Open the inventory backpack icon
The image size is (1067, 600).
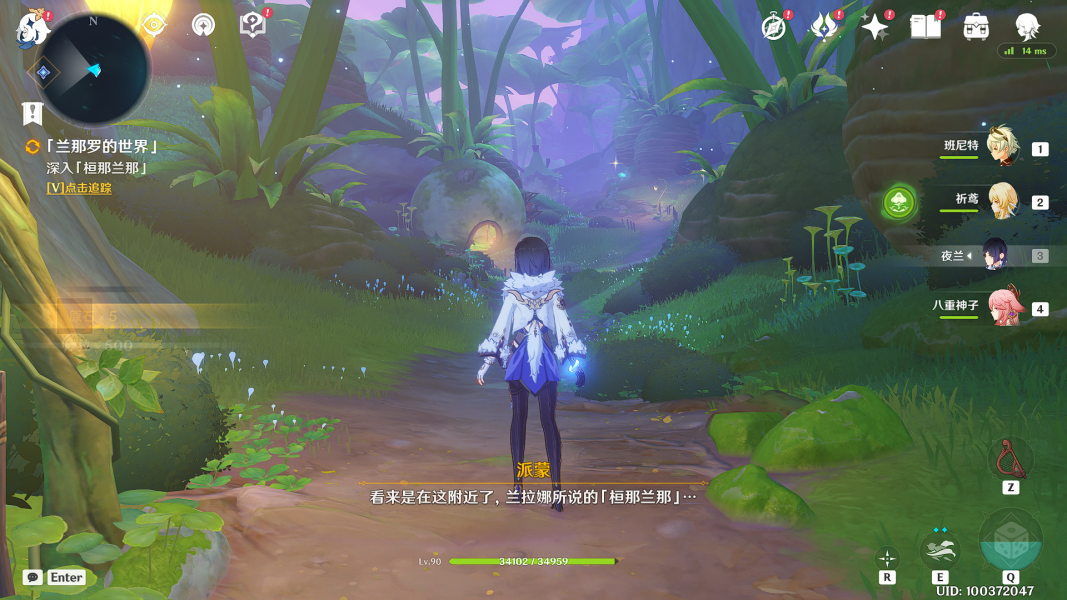976,28
